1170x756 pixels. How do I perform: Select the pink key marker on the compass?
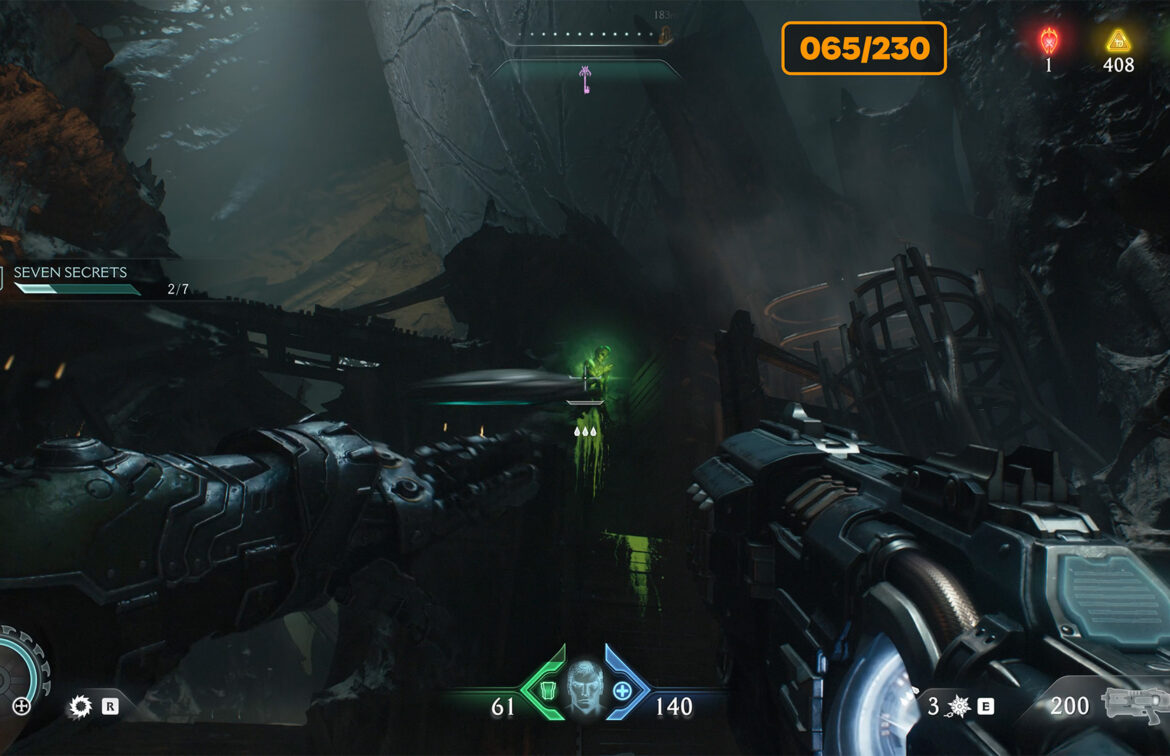(x=585, y=77)
